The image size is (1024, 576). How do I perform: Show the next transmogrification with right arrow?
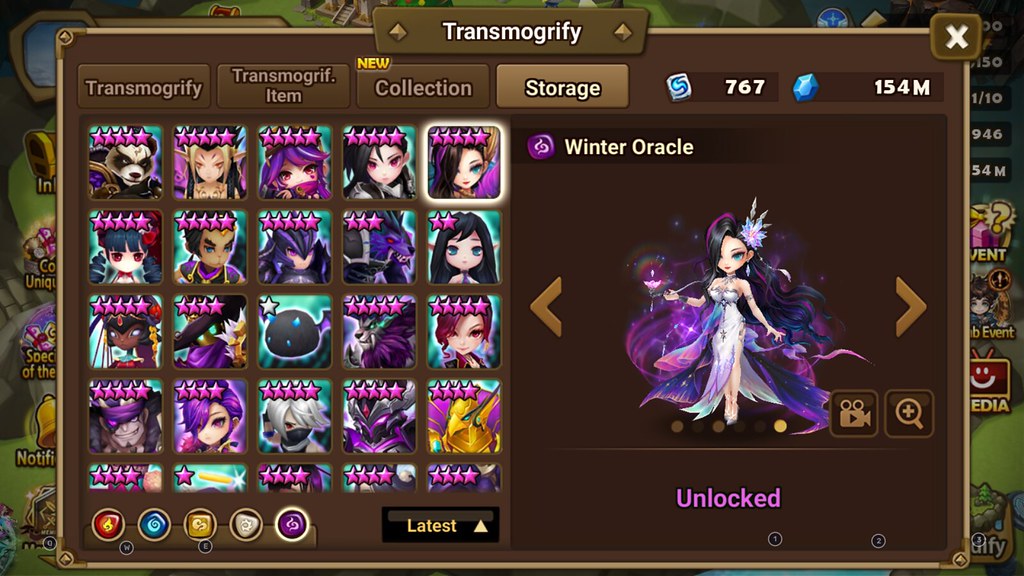[x=910, y=307]
